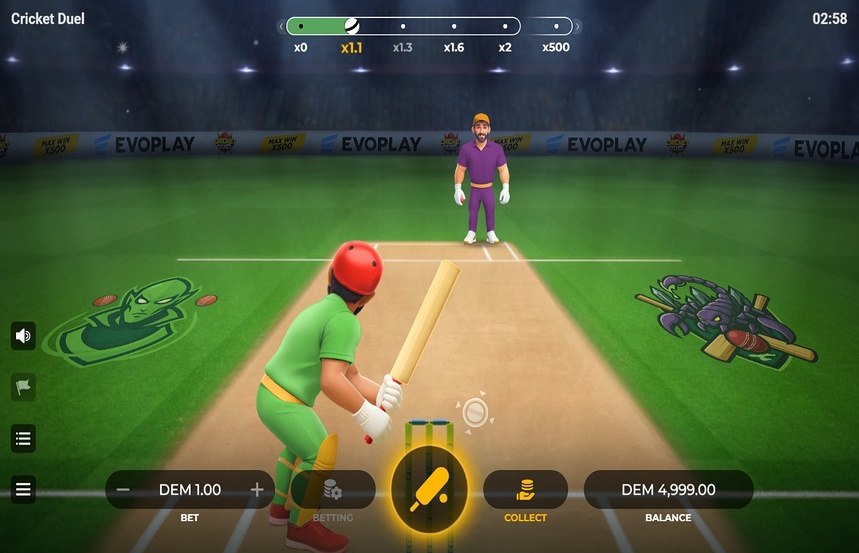Show next multipliers with right arrow

coord(578,27)
